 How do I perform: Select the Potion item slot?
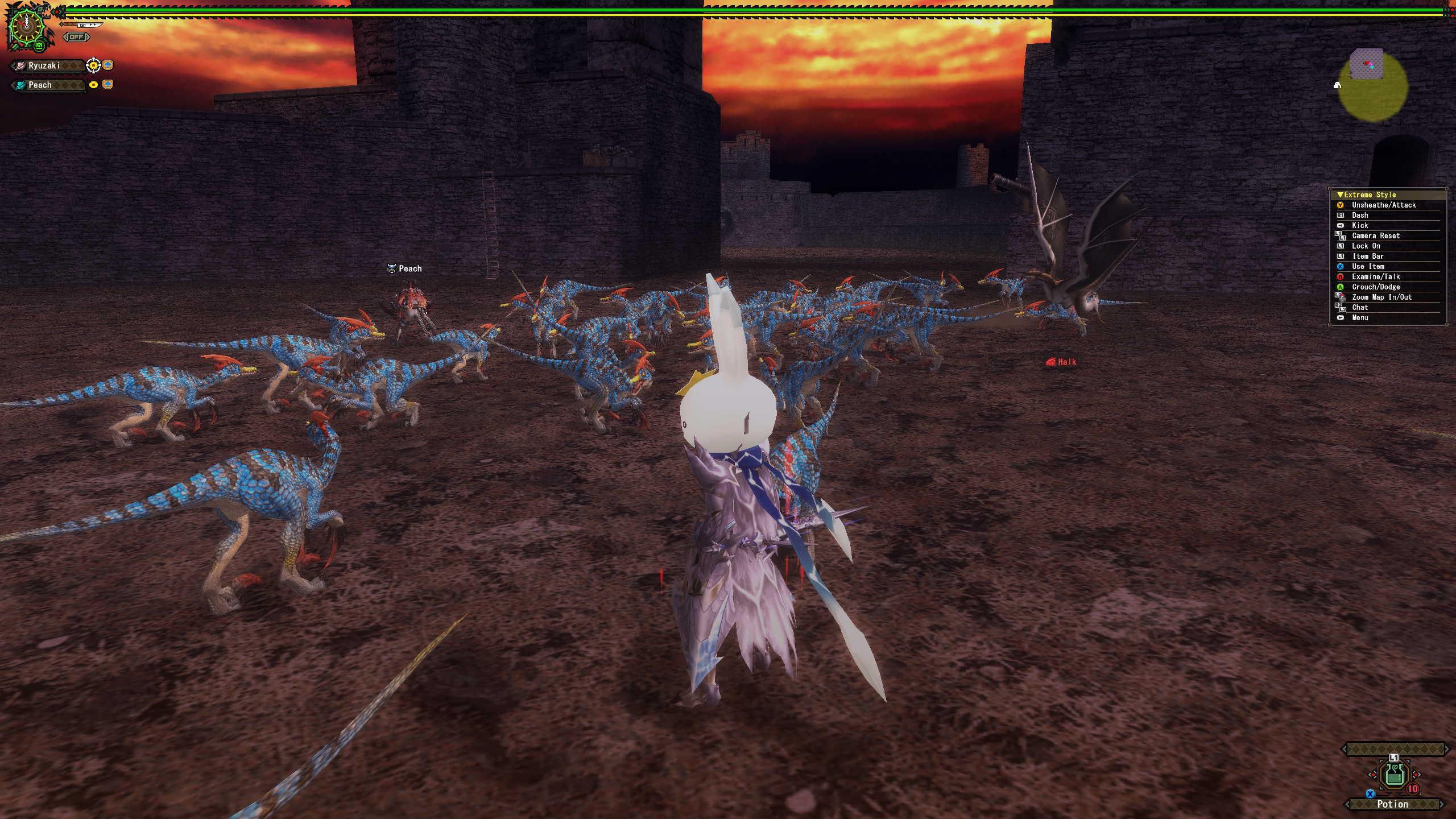[1394, 775]
